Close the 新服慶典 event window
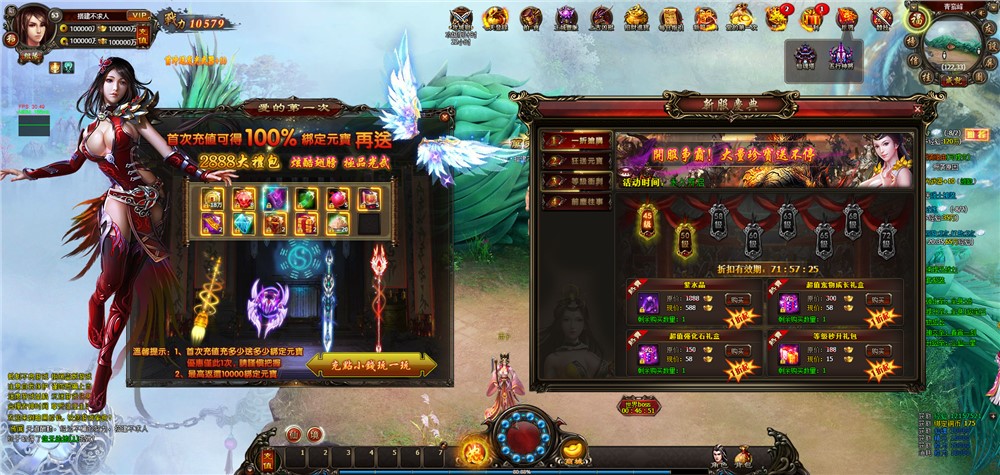This screenshot has height=475, width=1000. (917, 107)
